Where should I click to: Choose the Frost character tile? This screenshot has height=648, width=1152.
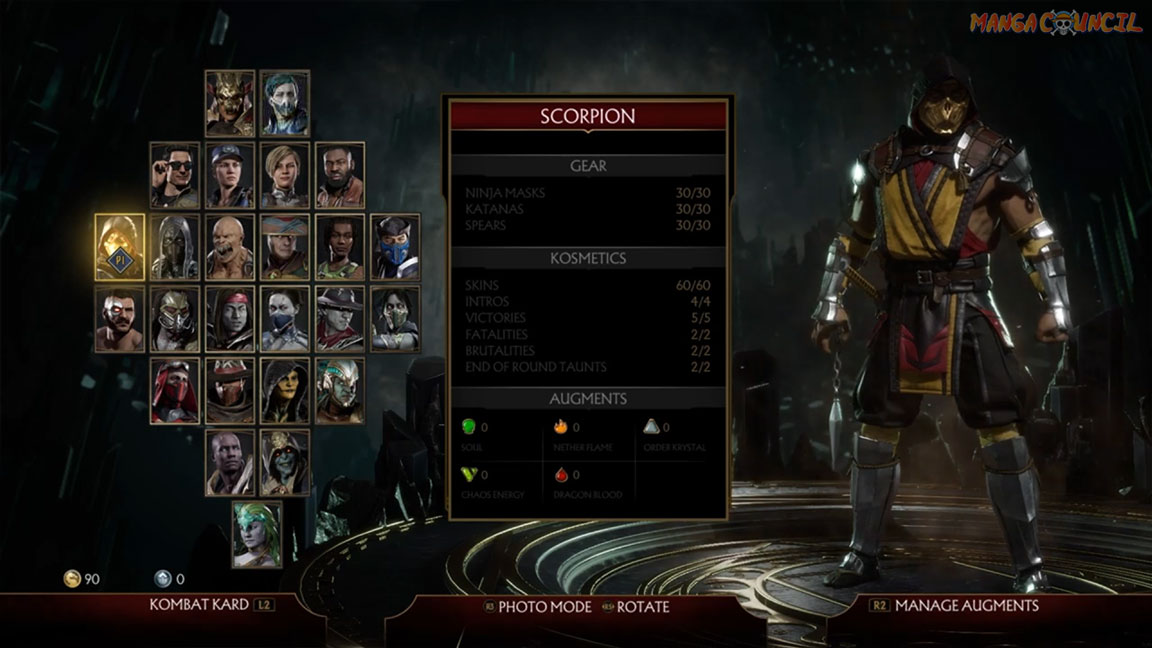click(x=285, y=103)
